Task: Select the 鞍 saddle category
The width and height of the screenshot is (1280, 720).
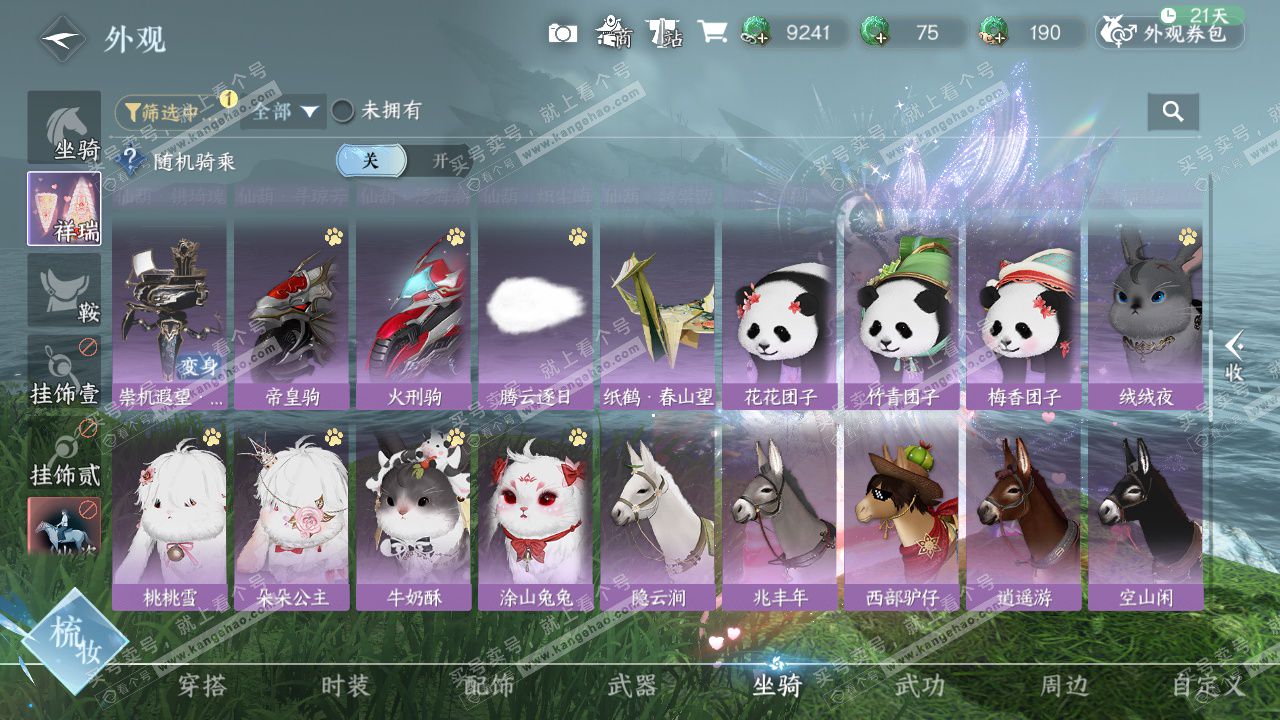Action: (x=65, y=290)
